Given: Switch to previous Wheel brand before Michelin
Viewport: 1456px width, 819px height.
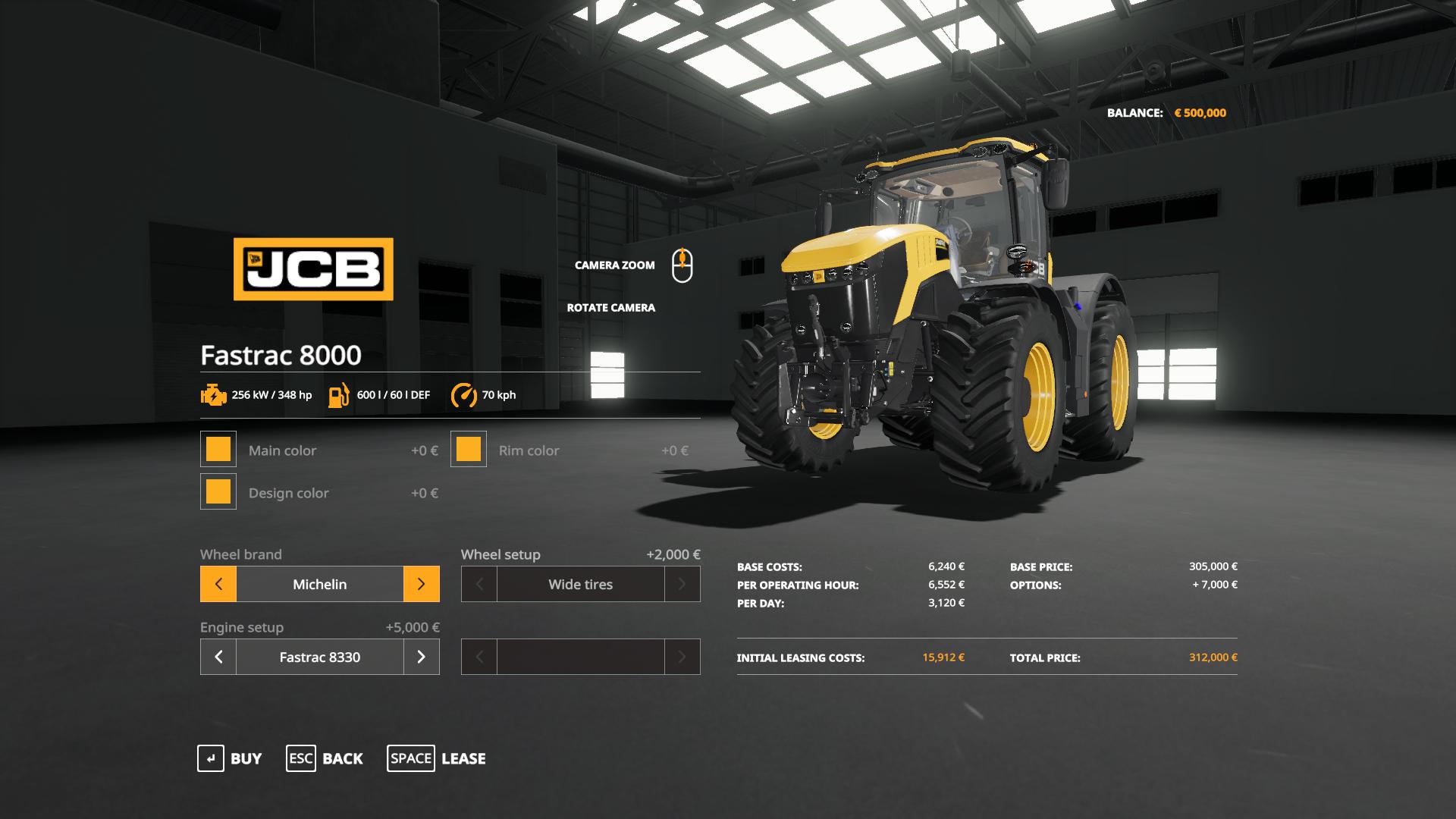Looking at the screenshot, I should pos(218,584).
